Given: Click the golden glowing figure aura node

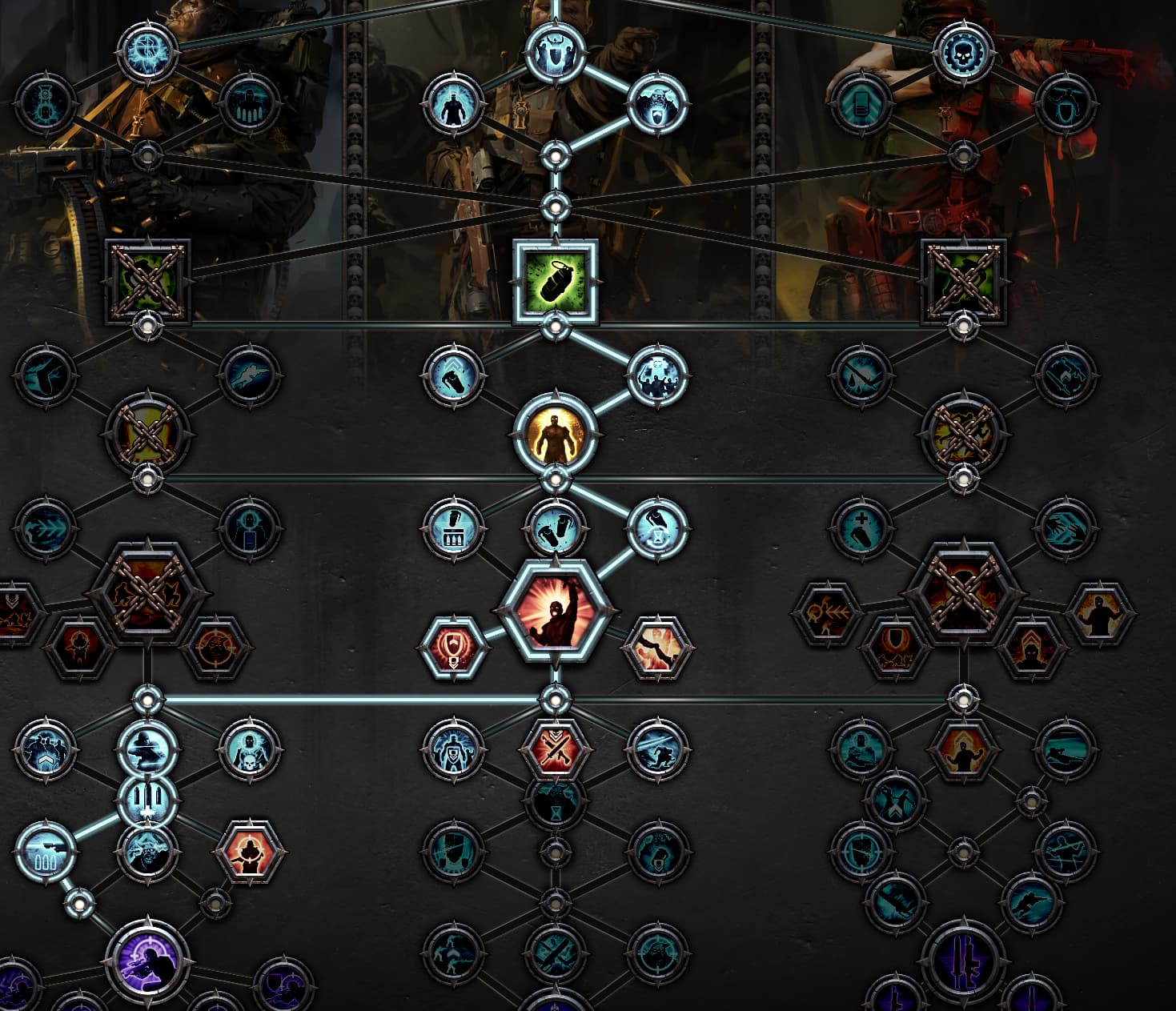Looking at the screenshot, I should coord(556,435).
